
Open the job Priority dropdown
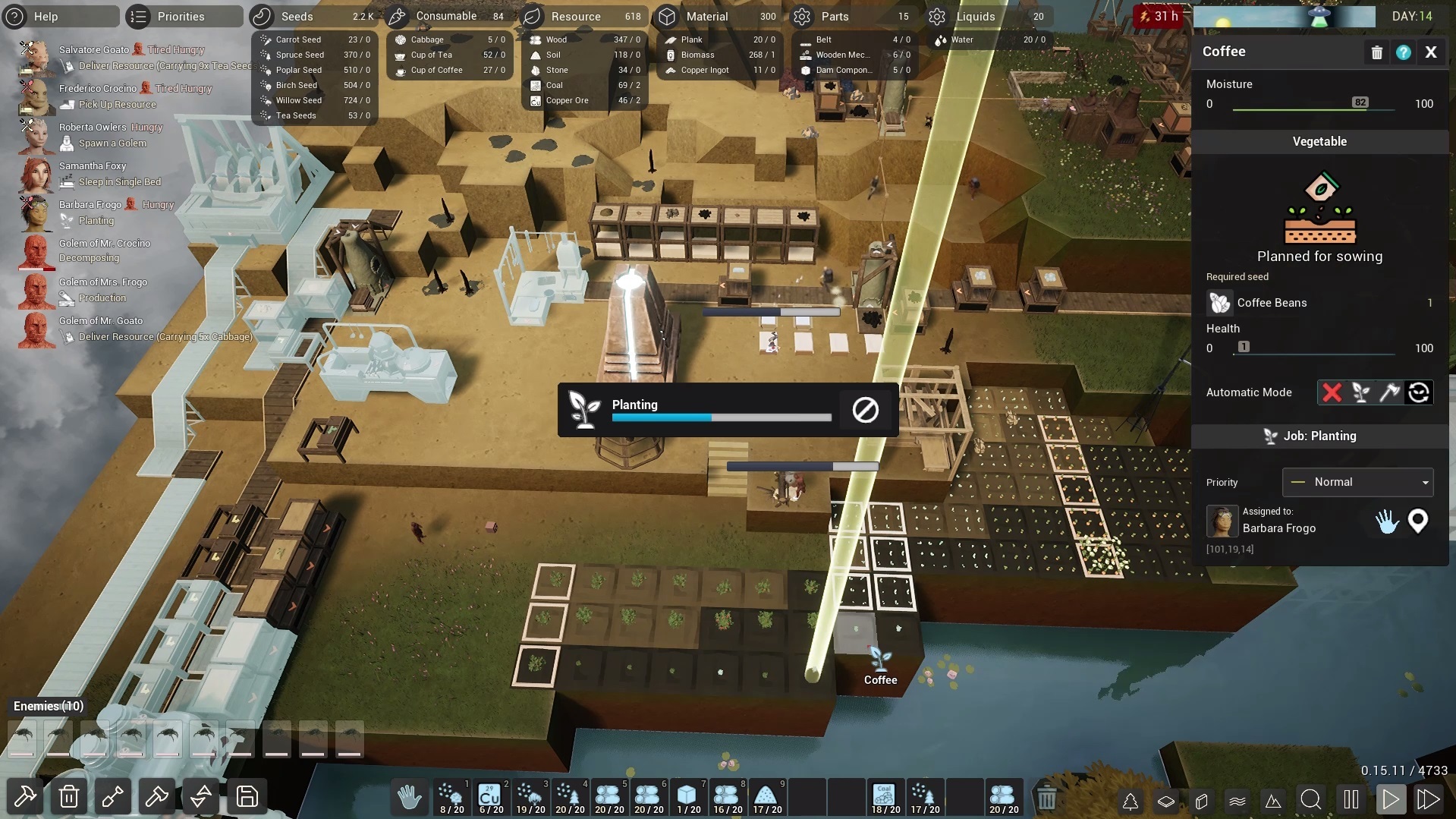click(1357, 482)
